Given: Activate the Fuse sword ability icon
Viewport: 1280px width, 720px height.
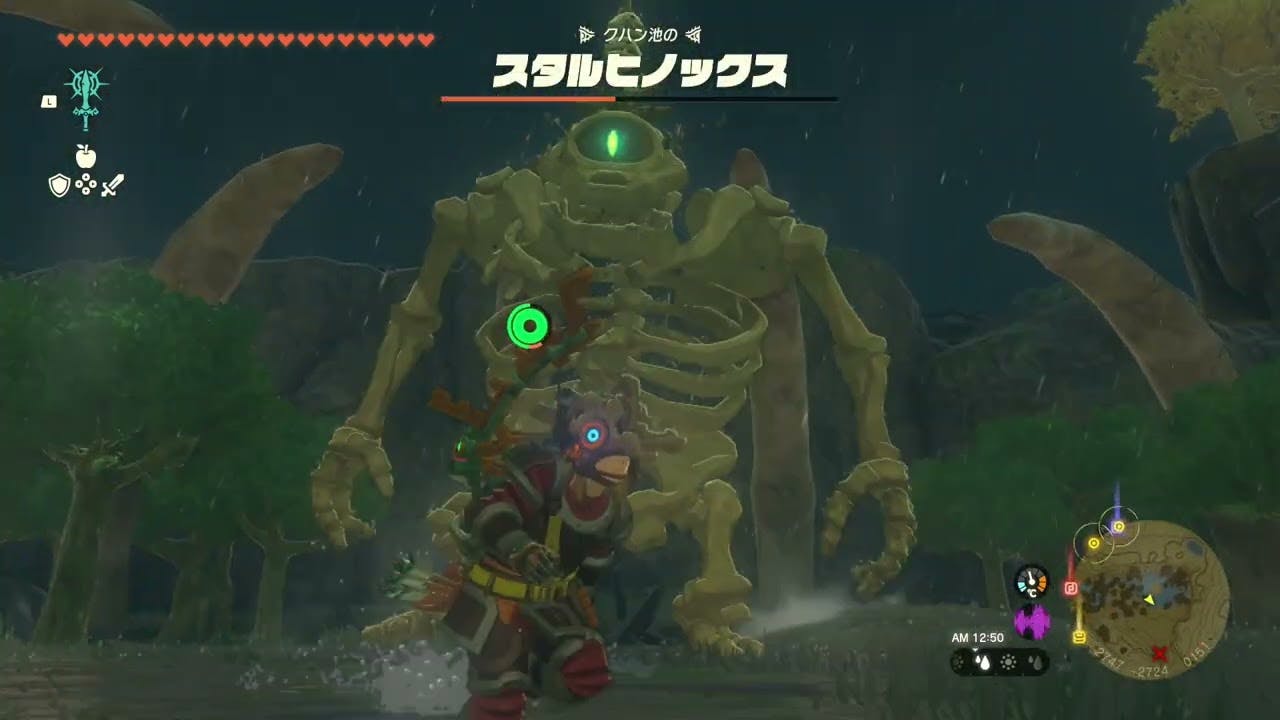Looking at the screenshot, I should point(87,97).
